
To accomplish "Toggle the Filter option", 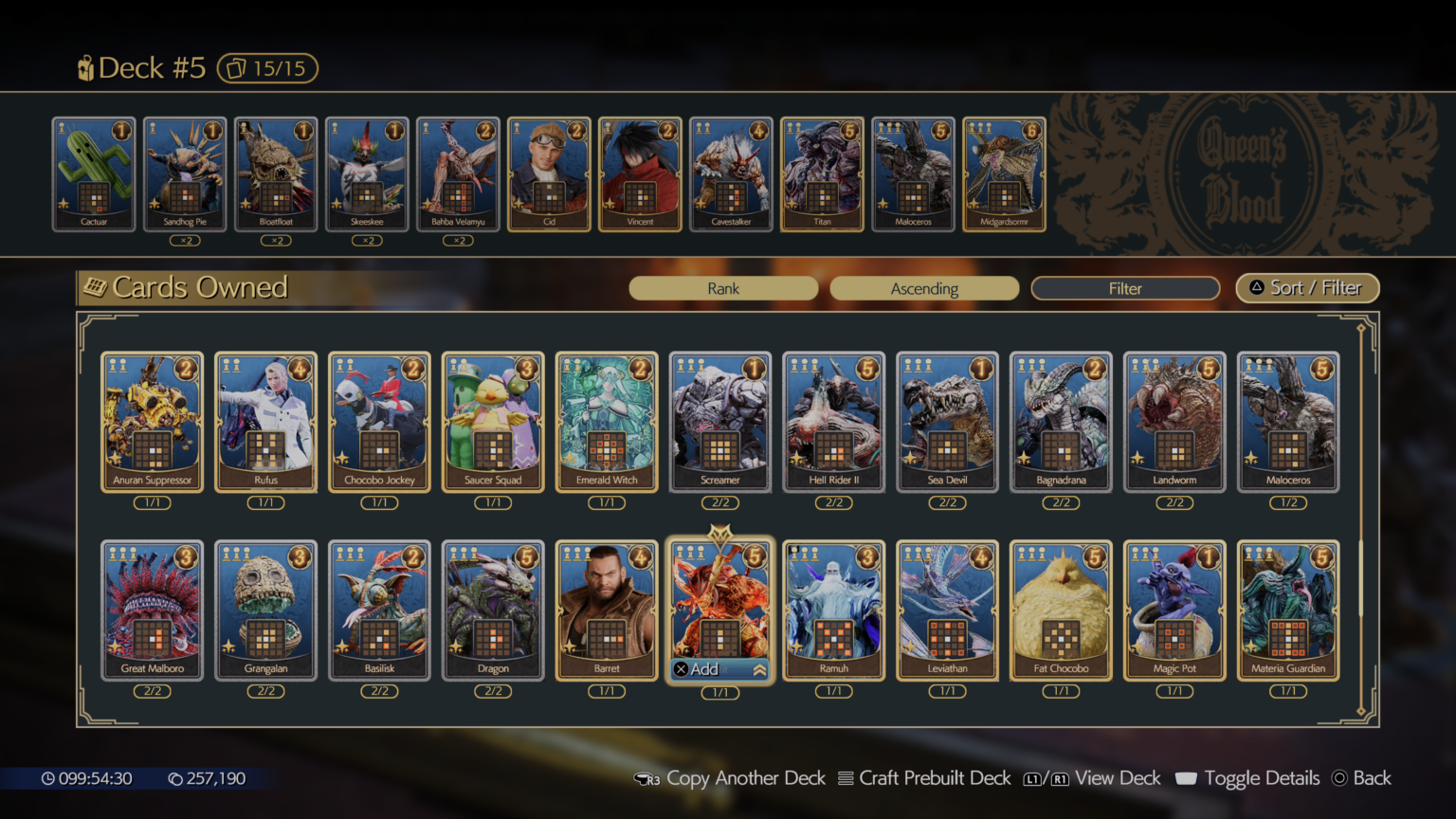I will point(1124,288).
